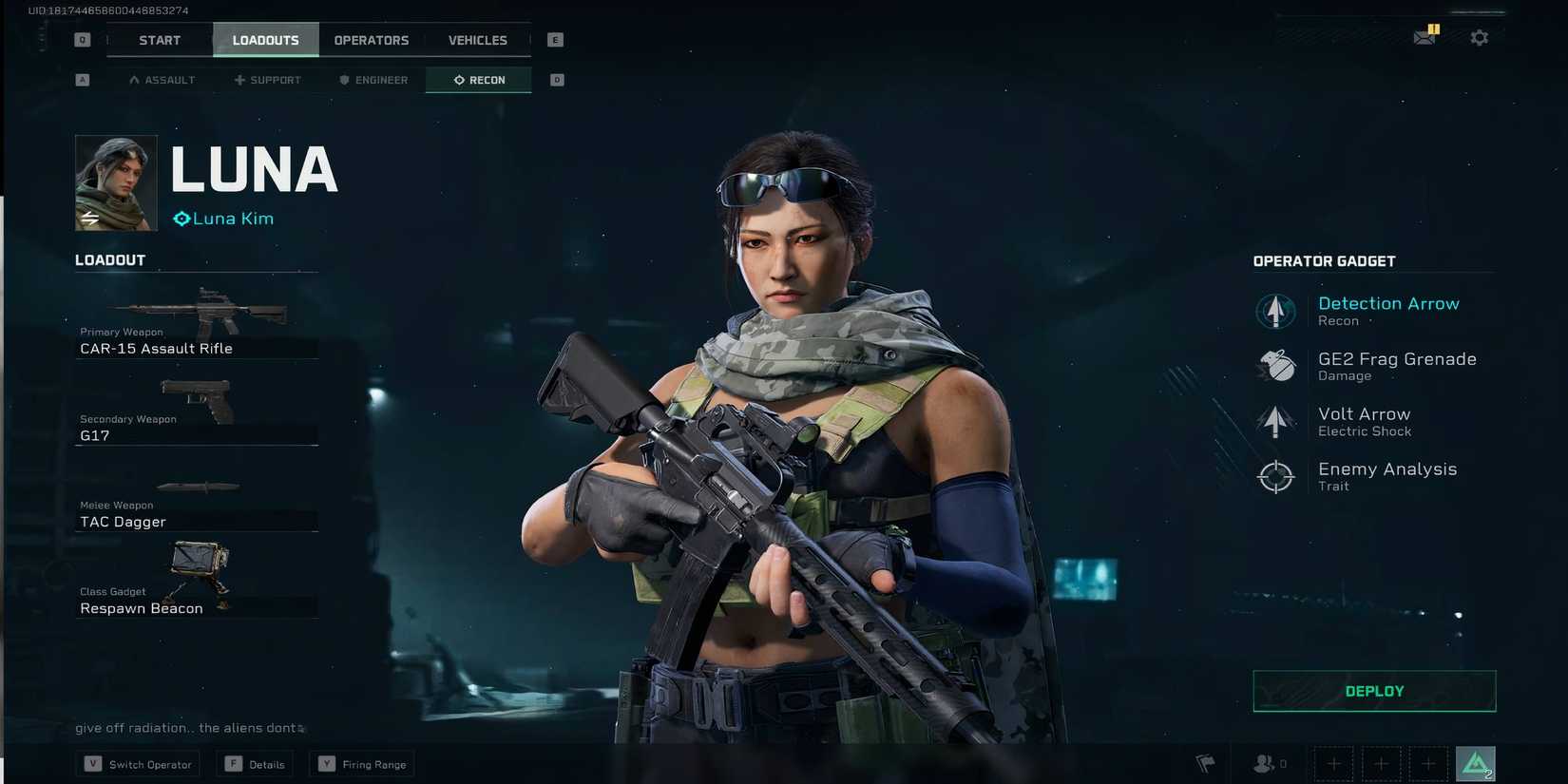Open the Detection Arrow gadget icon

pyautogui.click(x=1274, y=311)
